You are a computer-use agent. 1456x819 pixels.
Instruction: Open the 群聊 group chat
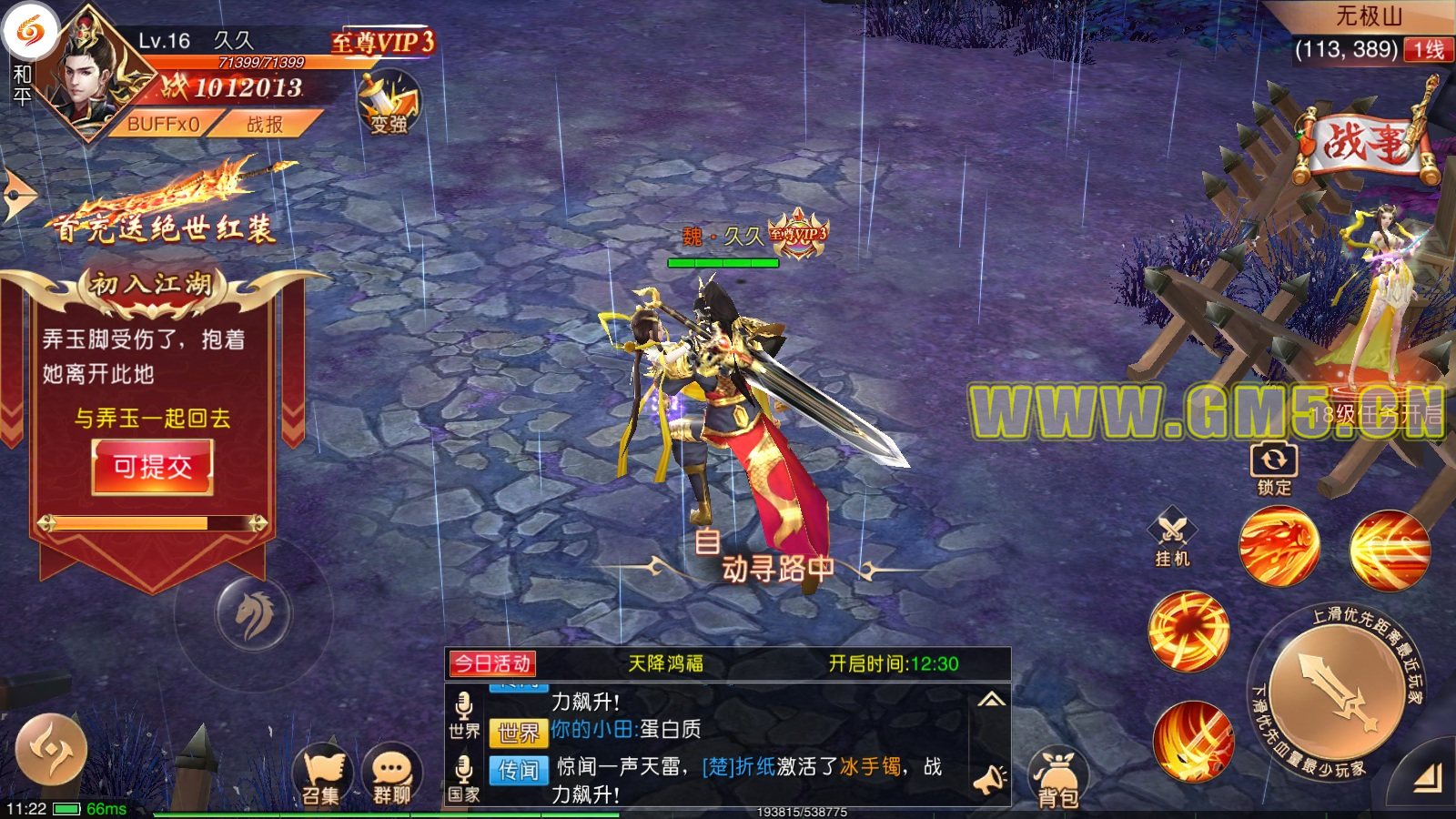coord(392,776)
